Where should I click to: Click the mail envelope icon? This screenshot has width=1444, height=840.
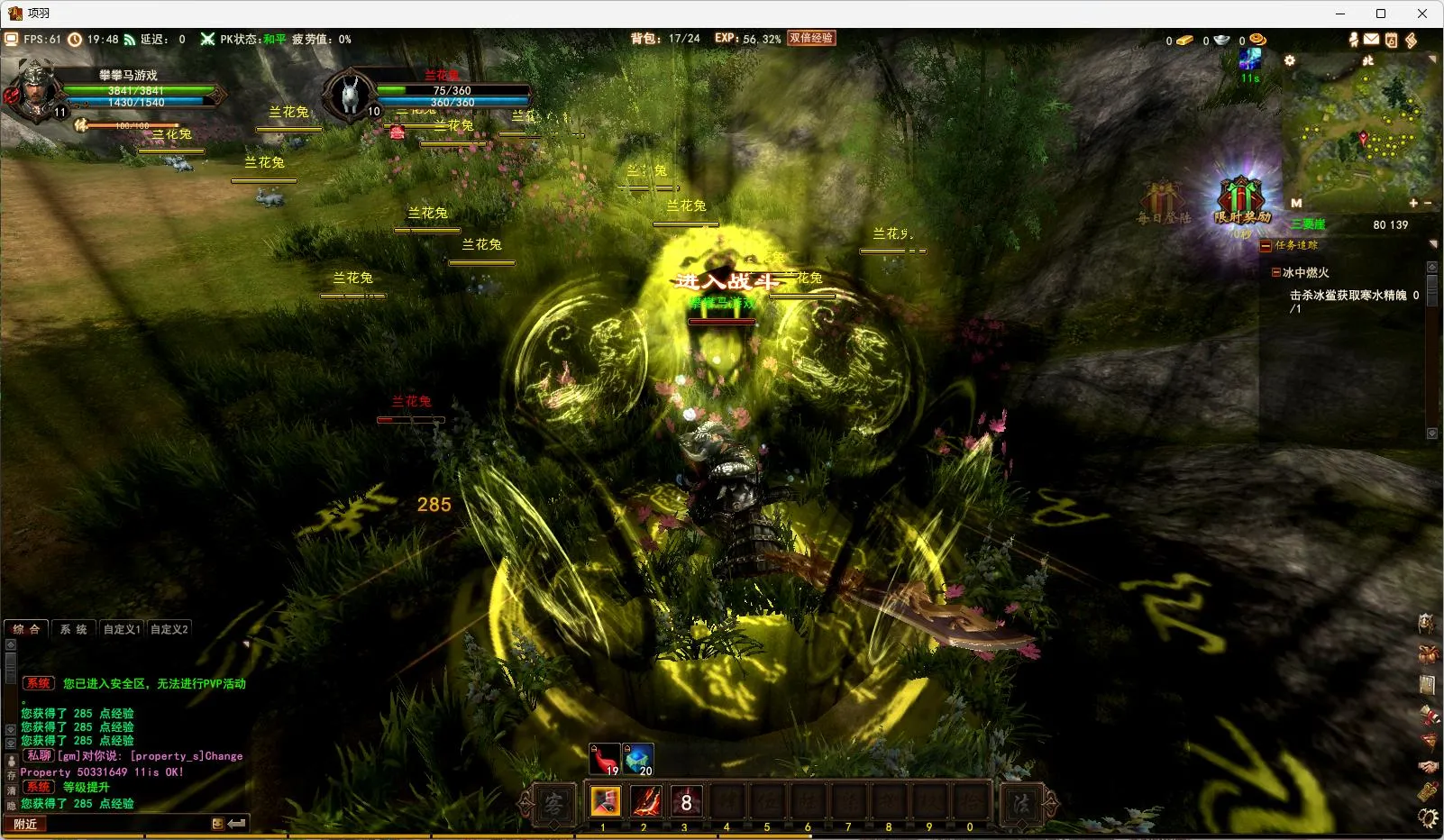(x=1371, y=40)
